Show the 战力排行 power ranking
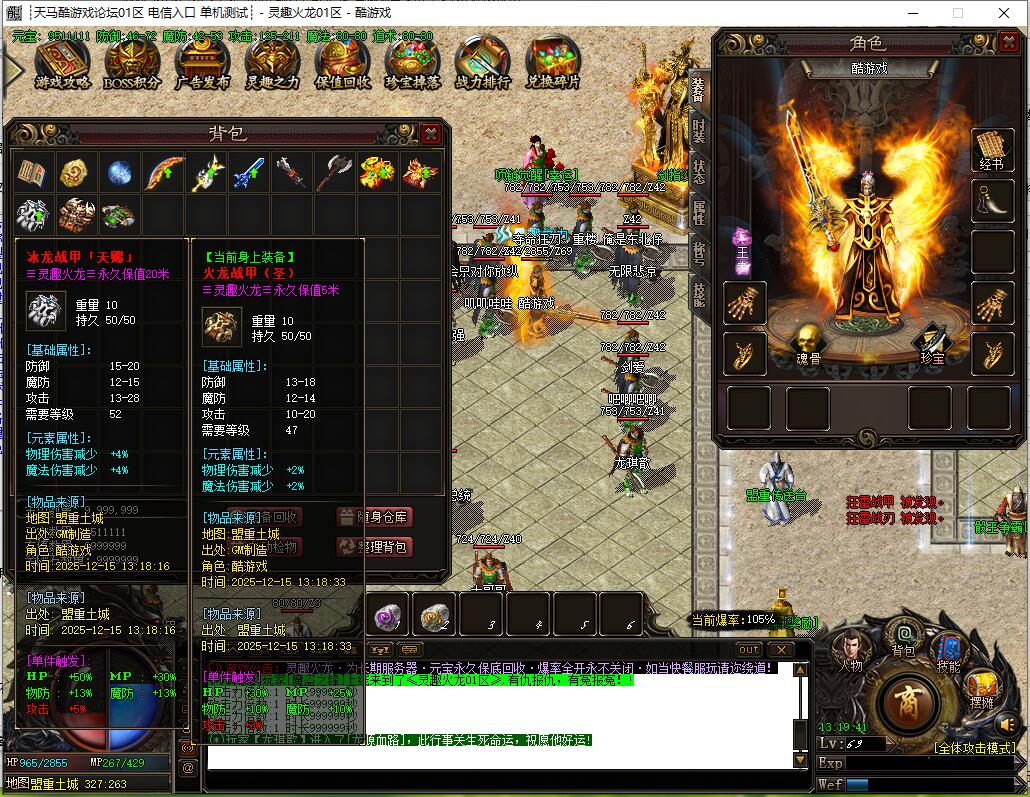Viewport: 1030px width, 797px height. coord(482,64)
